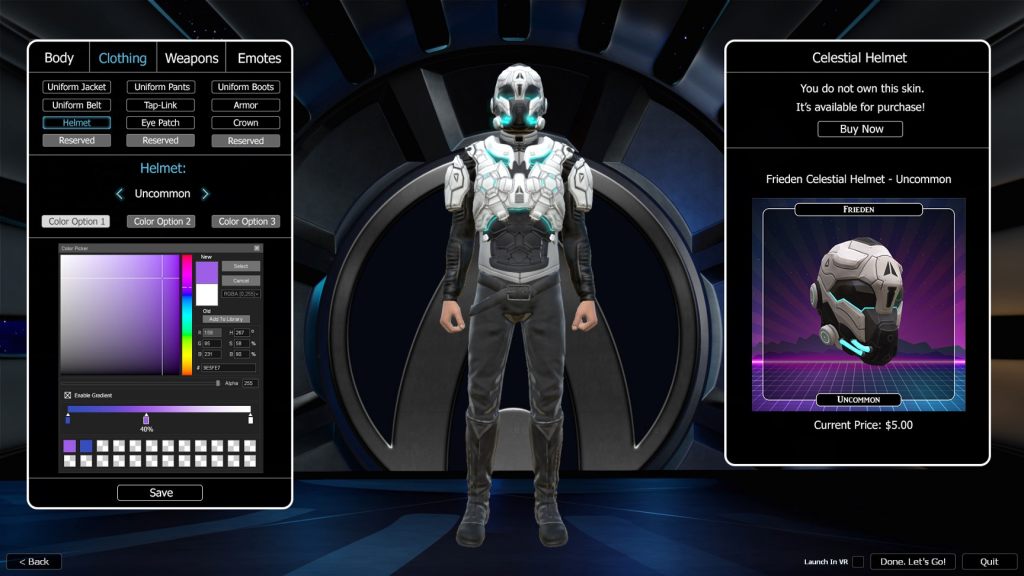Confirm color with the Select button
Image resolution: width=1024 pixels, height=576 pixels.
coord(240,266)
